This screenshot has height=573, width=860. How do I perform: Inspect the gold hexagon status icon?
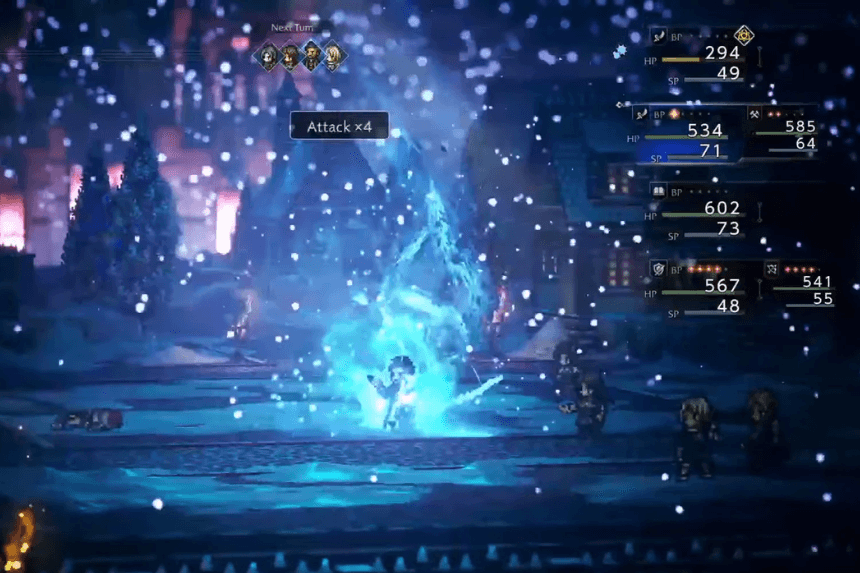pyautogui.click(x=743, y=35)
